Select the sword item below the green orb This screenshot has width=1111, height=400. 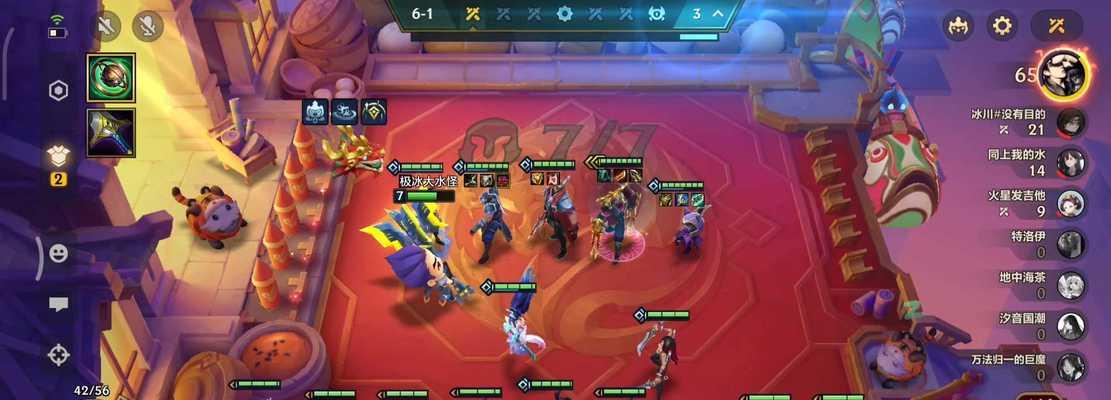[110, 133]
